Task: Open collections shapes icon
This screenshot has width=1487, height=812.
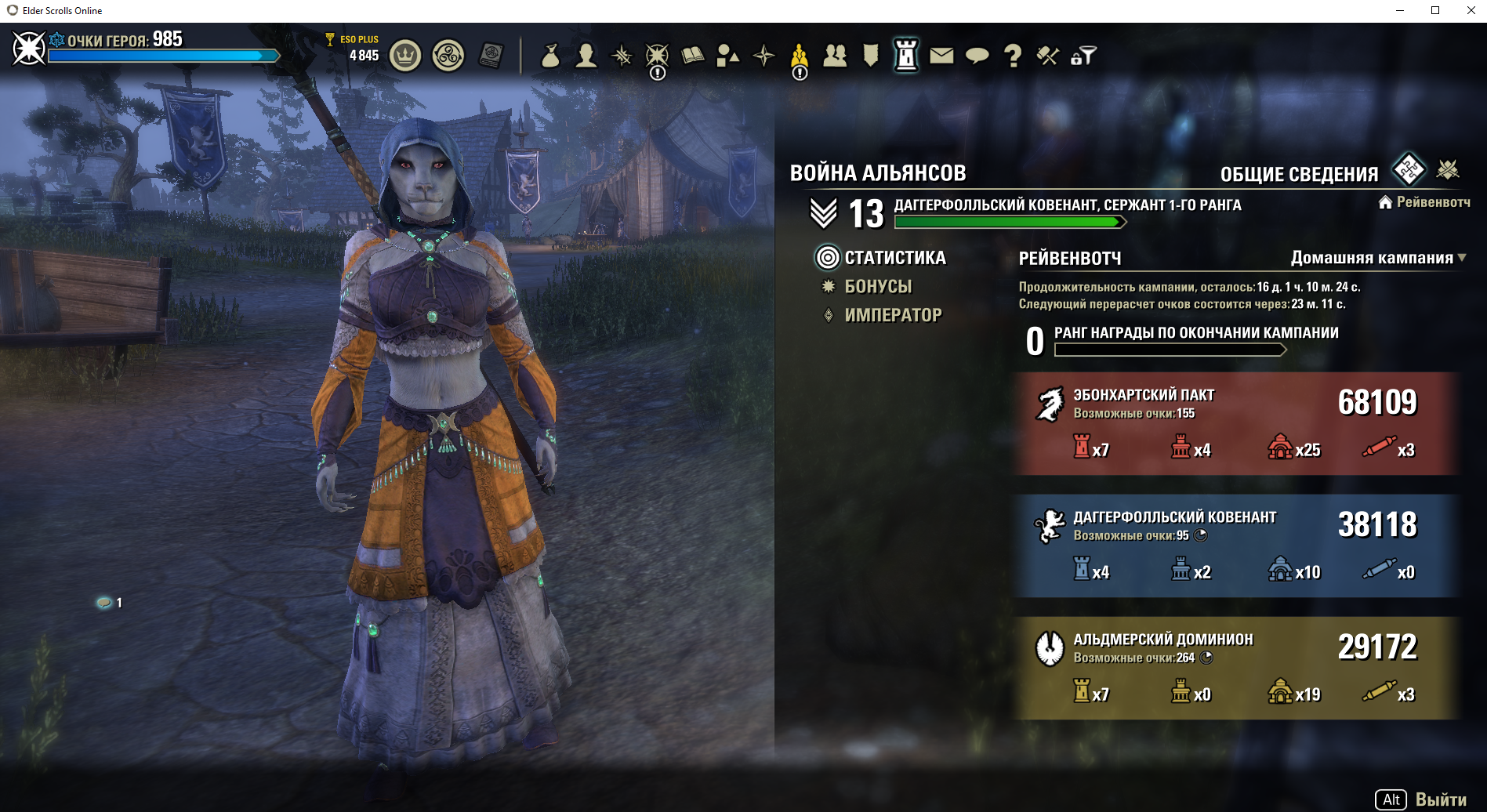Action: (727, 56)
